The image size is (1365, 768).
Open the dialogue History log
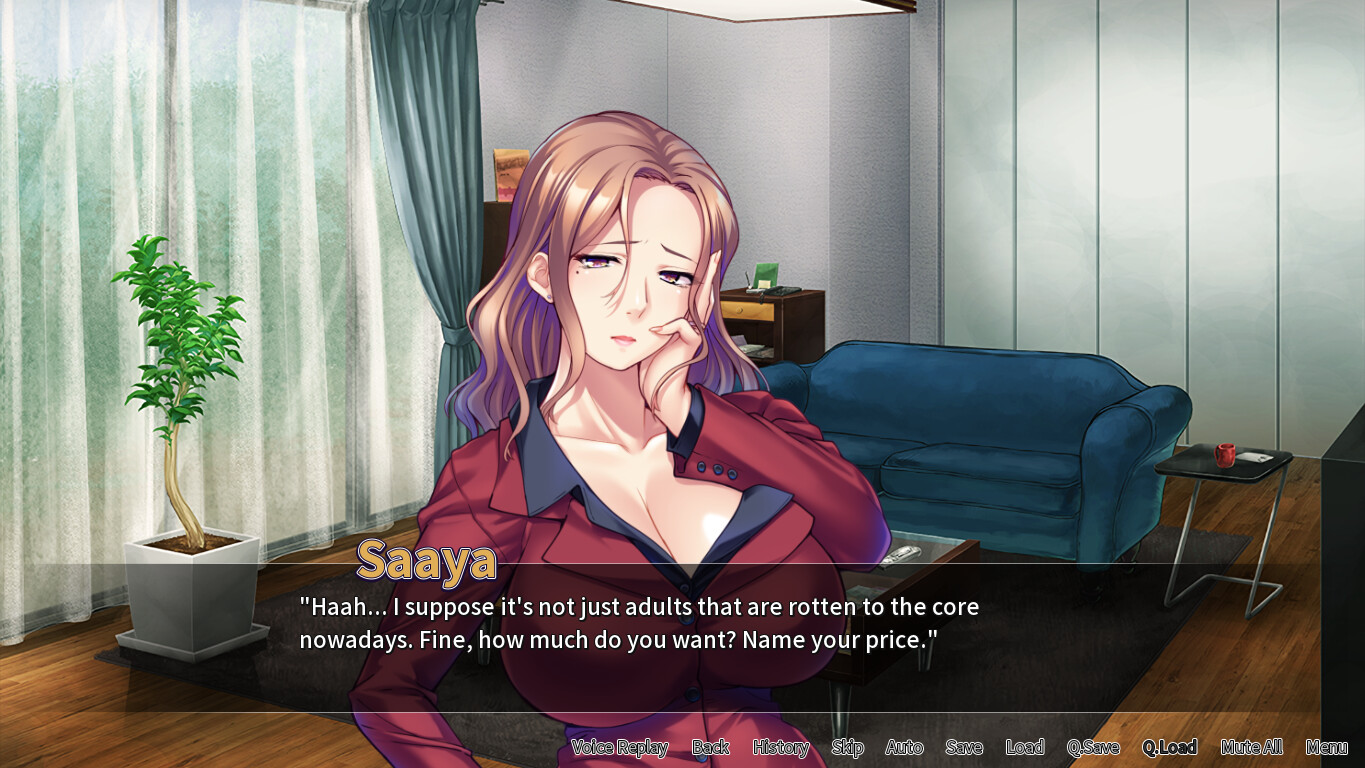[780, 747]
